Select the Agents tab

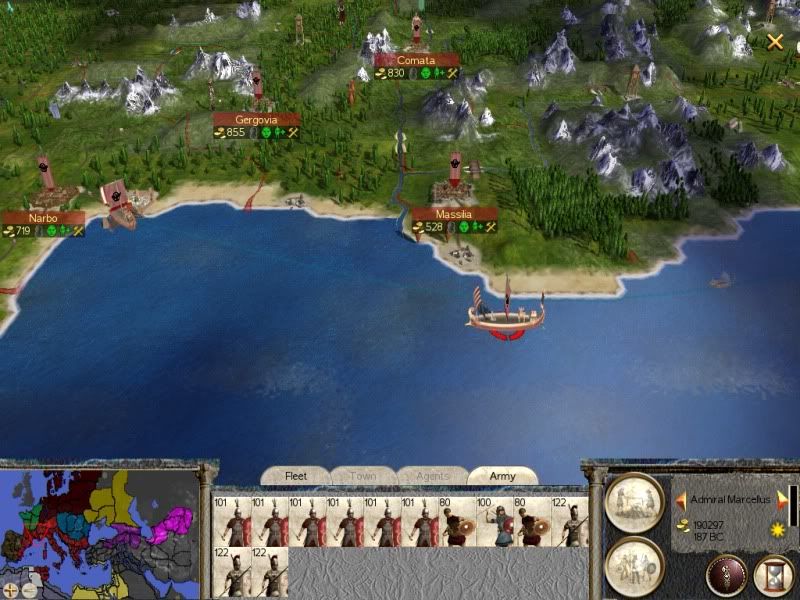(432, 476)
